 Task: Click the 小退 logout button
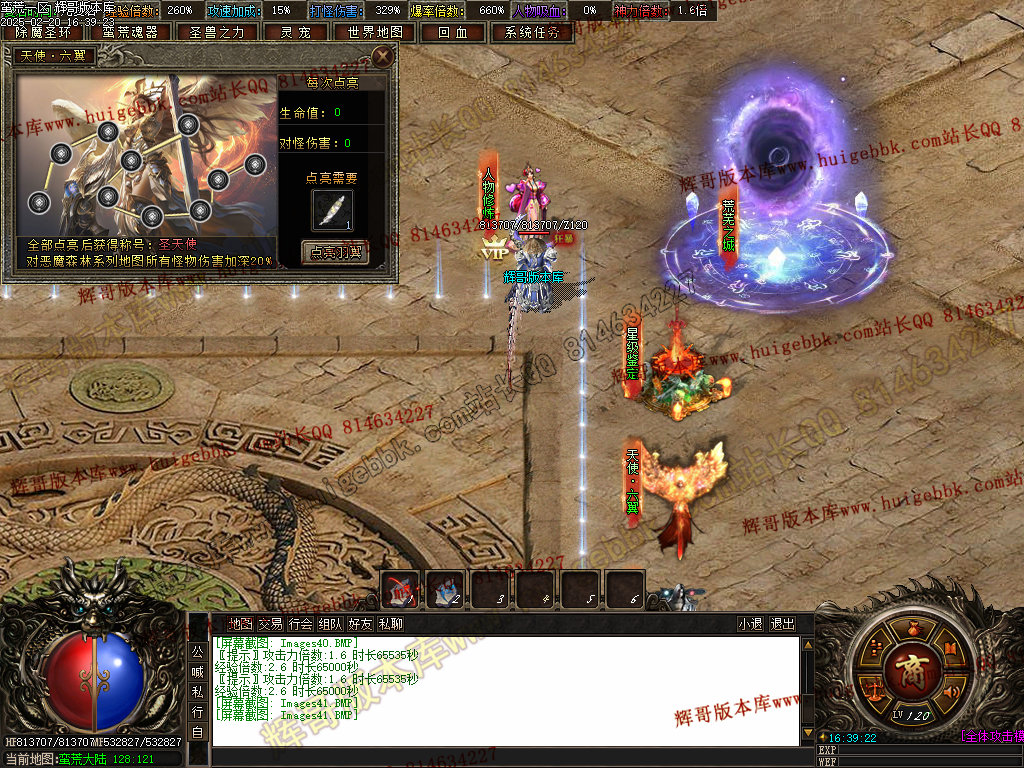coord(750,624)
